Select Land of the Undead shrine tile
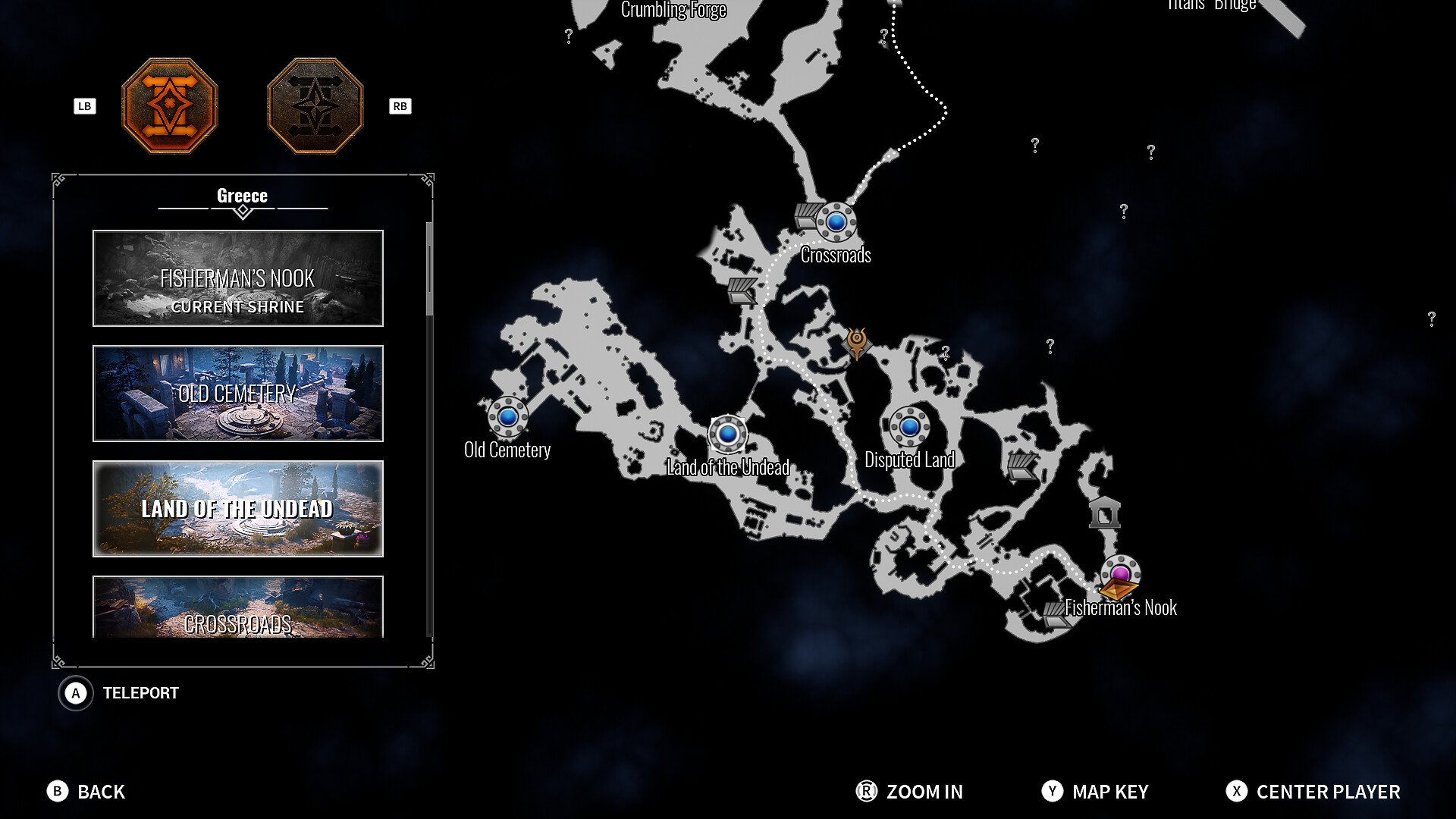This screenshot has height=819, width=1456. click(x=237, y=509)
